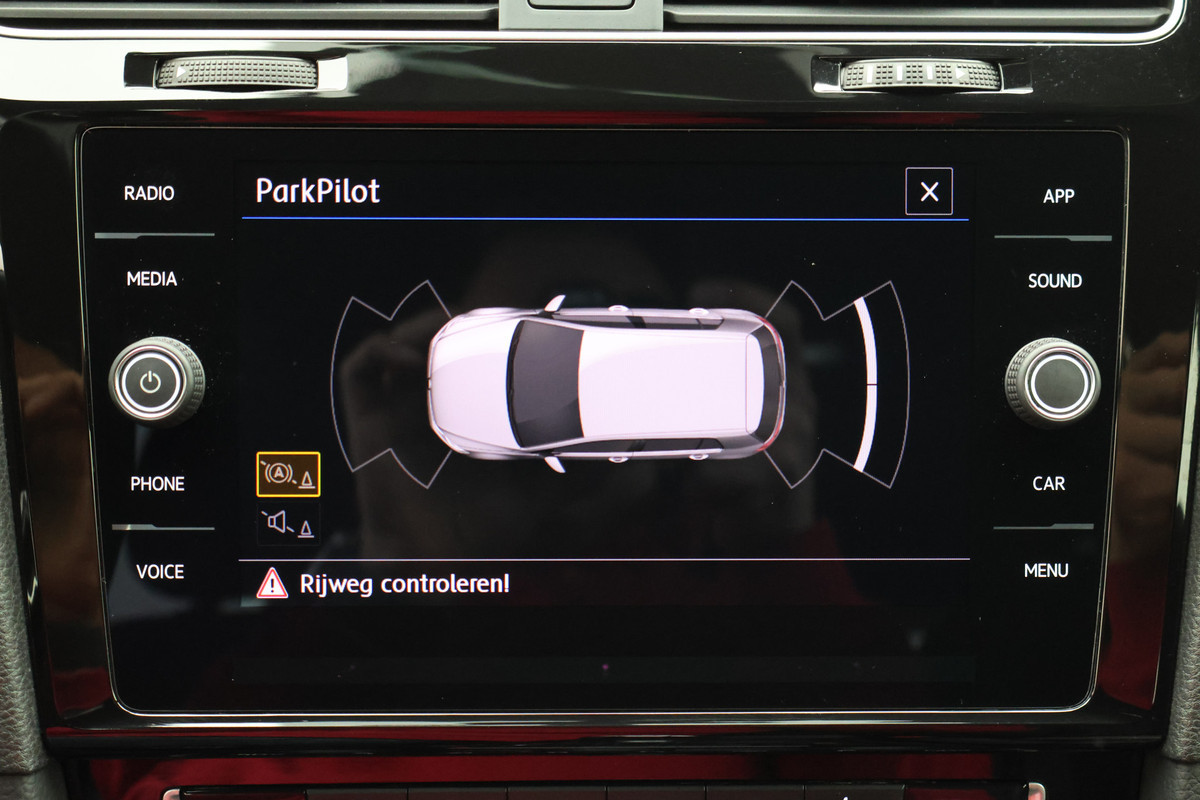This screenshot has width=1200, height=800.
Task: Activate VOICE control
Action: tap(160, 572)
